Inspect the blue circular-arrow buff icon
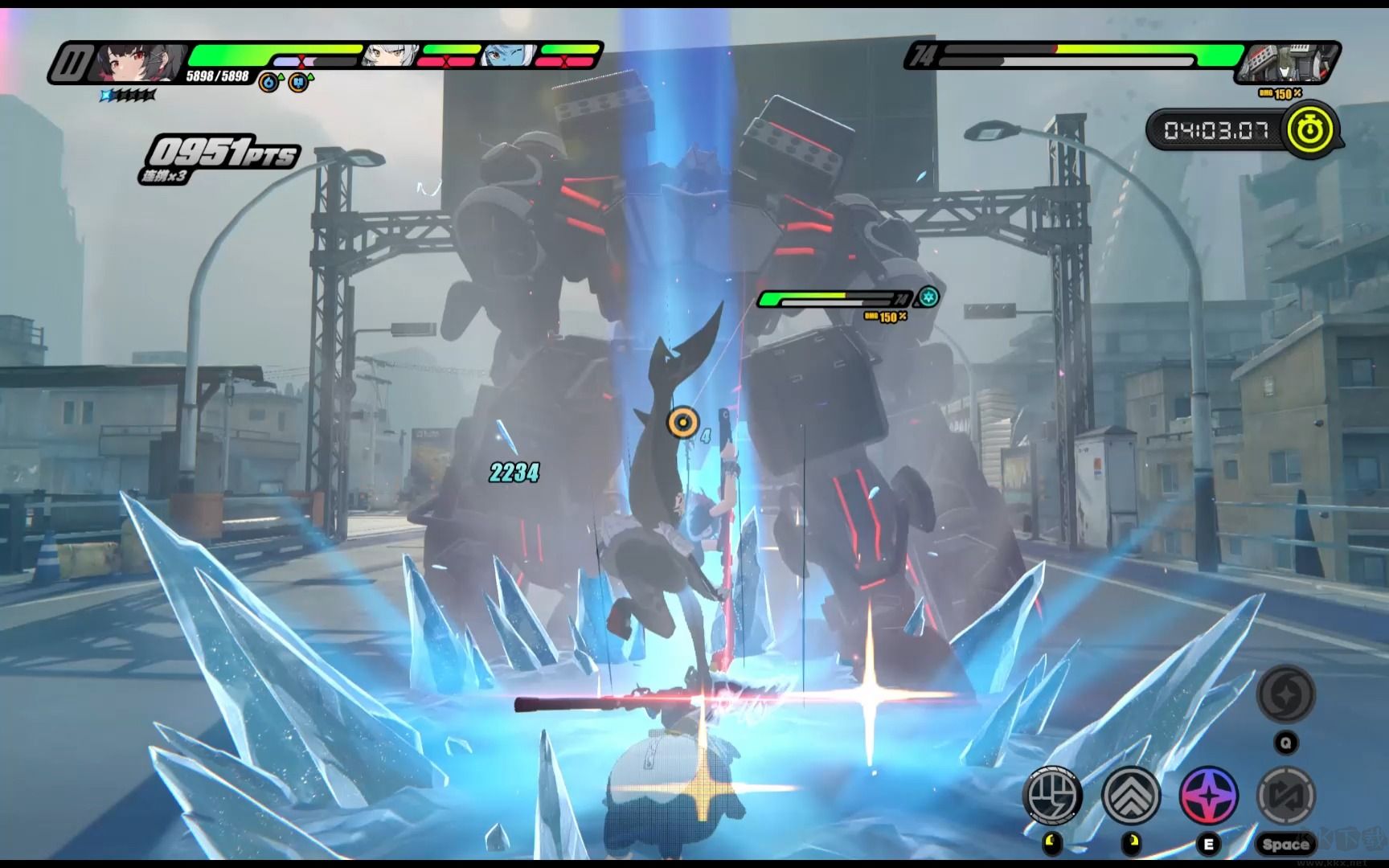Viewport: 1389px width, 868px height. tap(269, 82)
